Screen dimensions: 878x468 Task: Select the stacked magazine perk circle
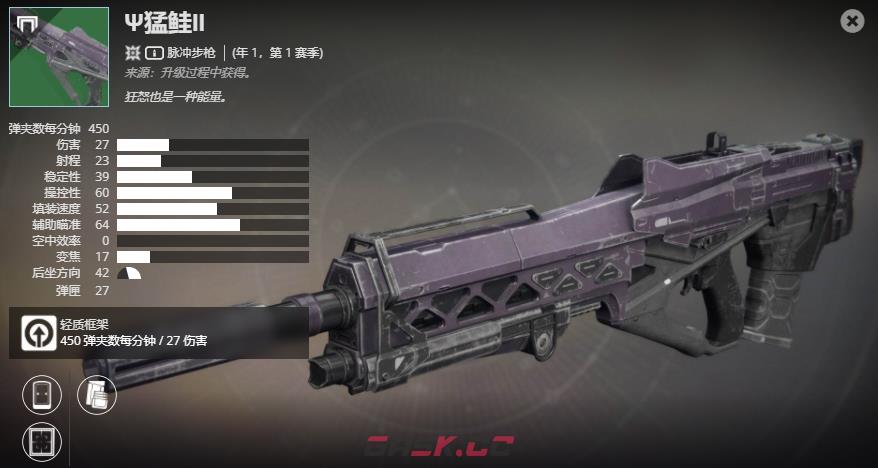[x=97, y=394]
